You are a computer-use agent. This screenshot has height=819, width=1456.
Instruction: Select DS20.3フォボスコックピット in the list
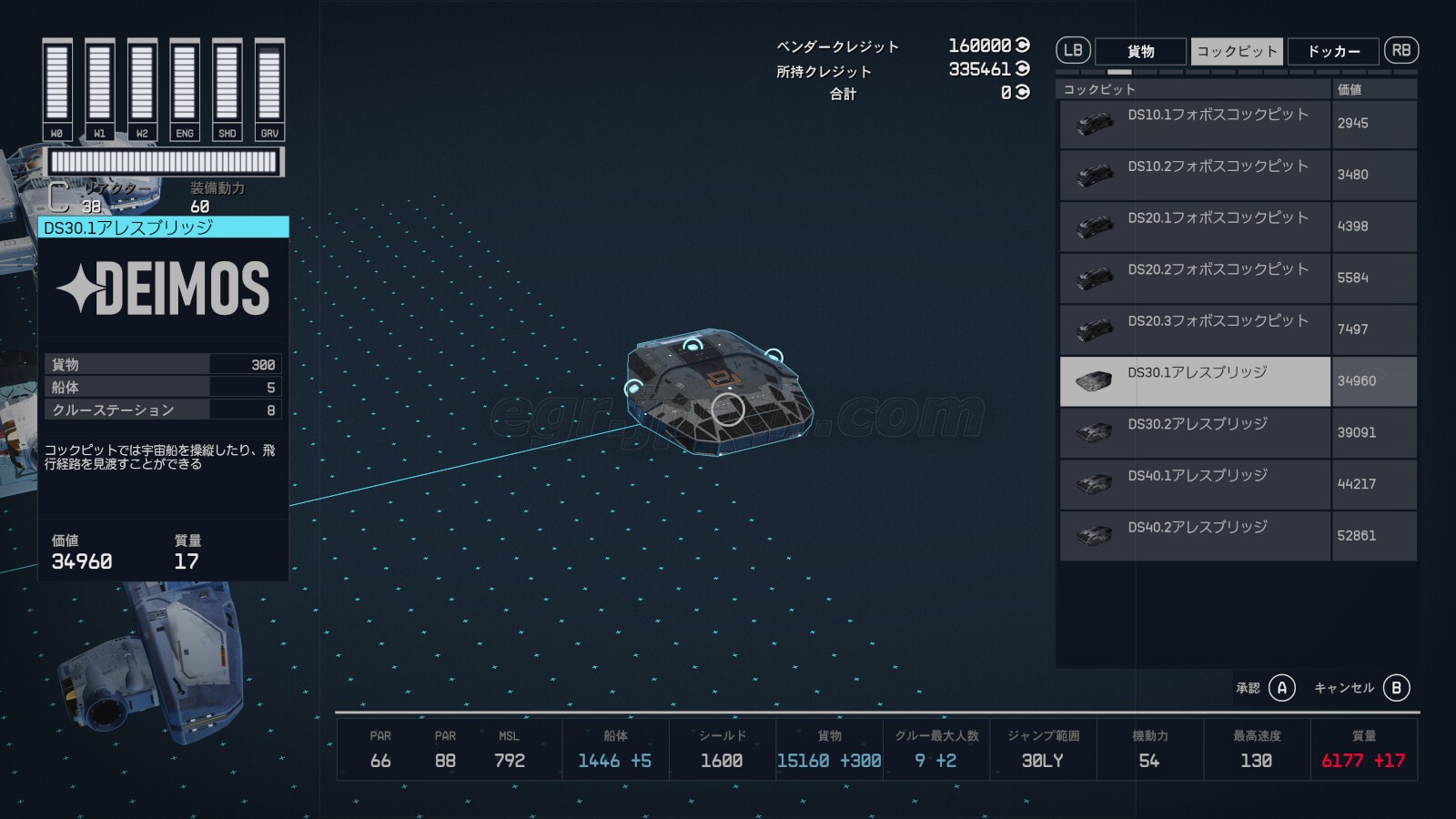click(1195, 329)
